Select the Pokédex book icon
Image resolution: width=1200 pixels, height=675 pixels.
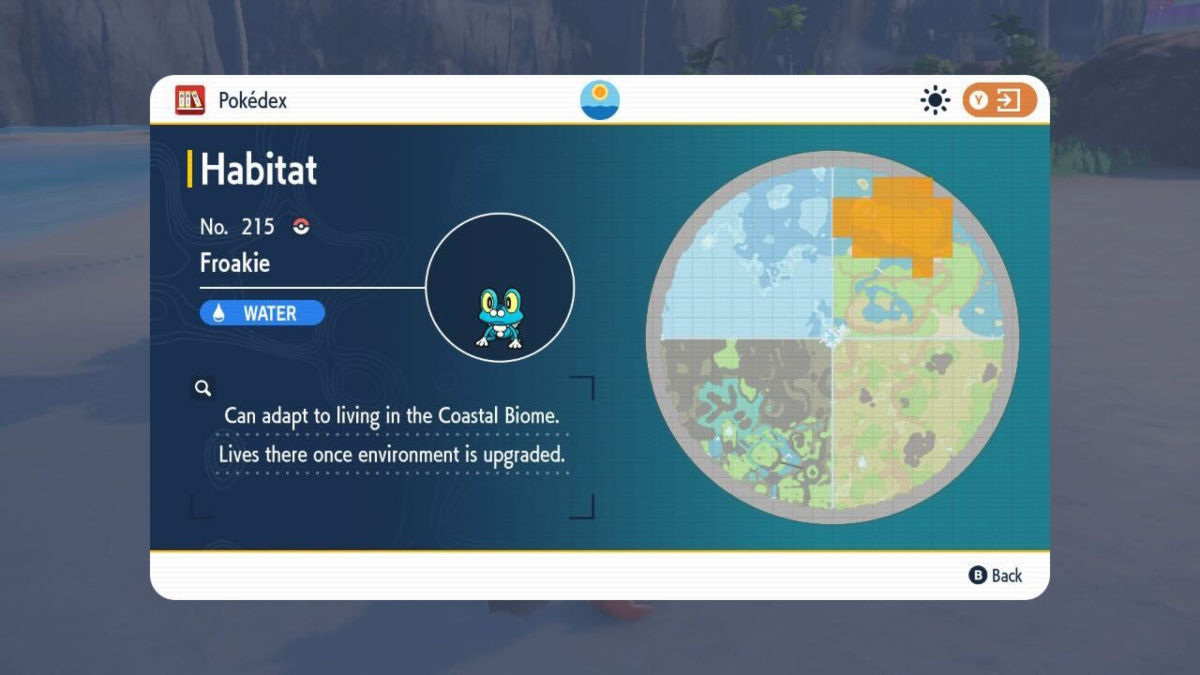pyautogui.click(x=190, y=100)
